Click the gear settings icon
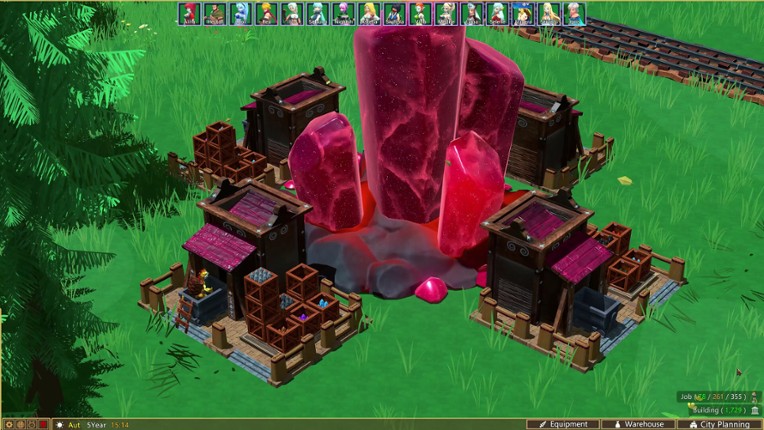The width and height of the screenshot is (764, 430). [x=7, y=424]
